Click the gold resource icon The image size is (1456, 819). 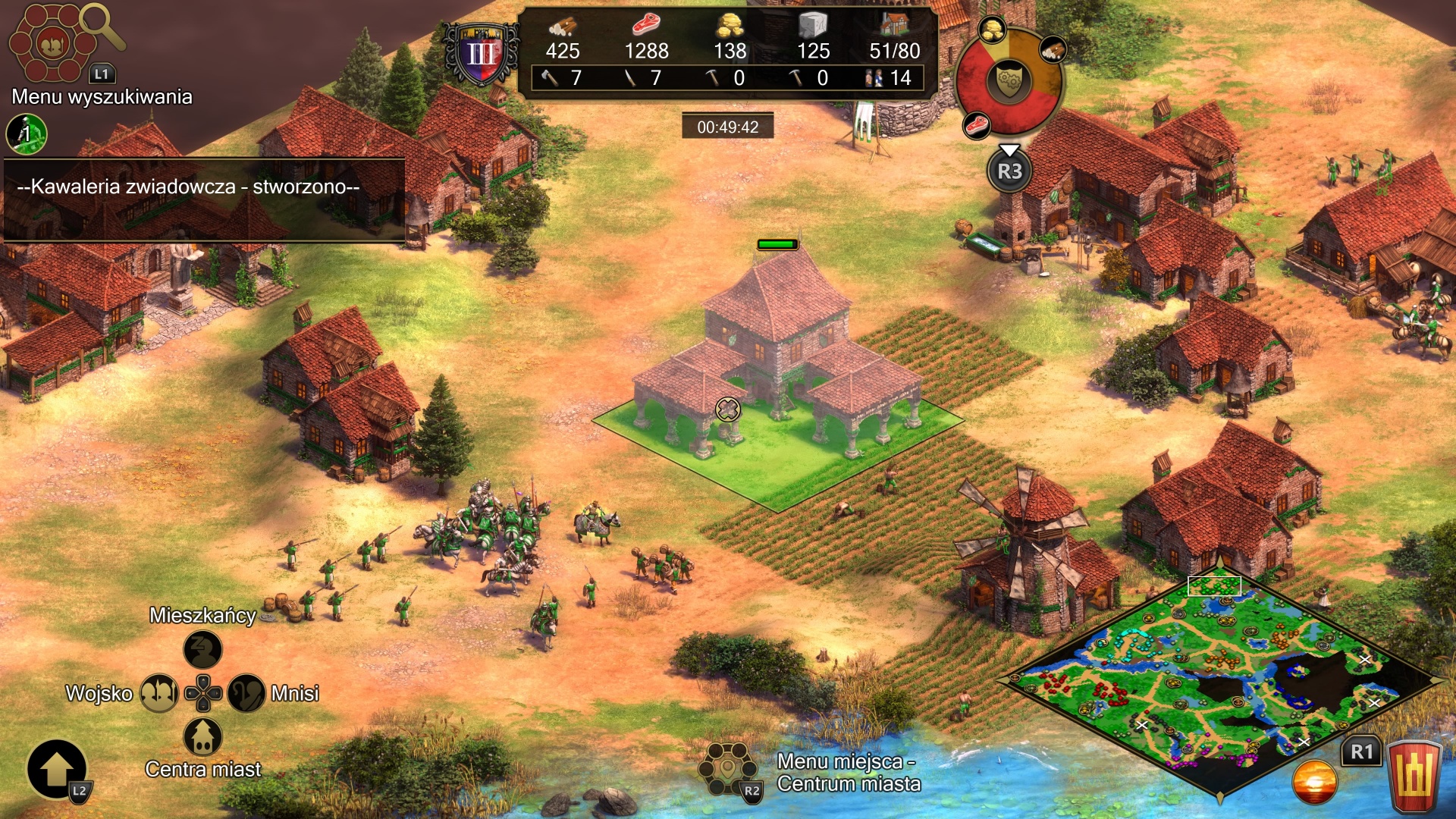tap(730, 26)
